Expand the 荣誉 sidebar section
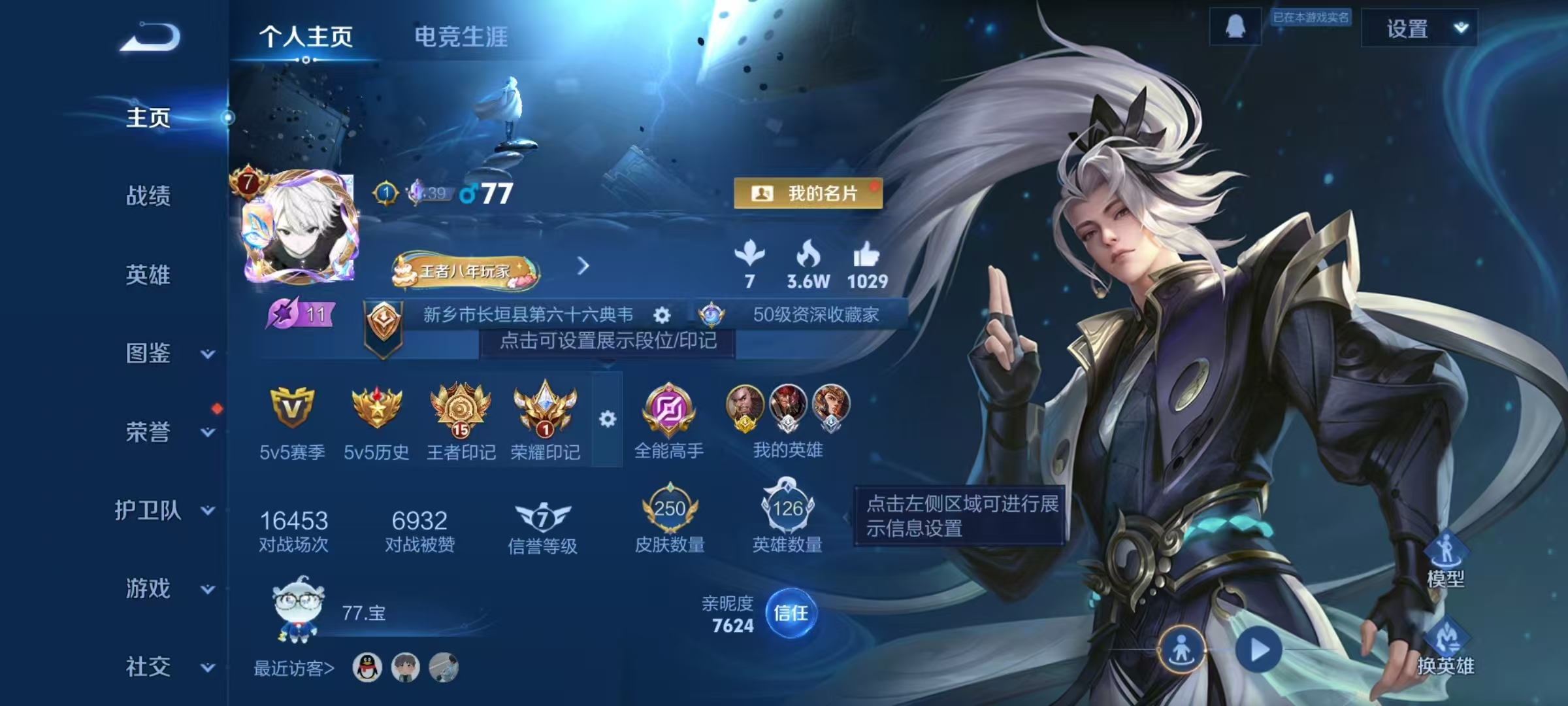 pos(149,431)
